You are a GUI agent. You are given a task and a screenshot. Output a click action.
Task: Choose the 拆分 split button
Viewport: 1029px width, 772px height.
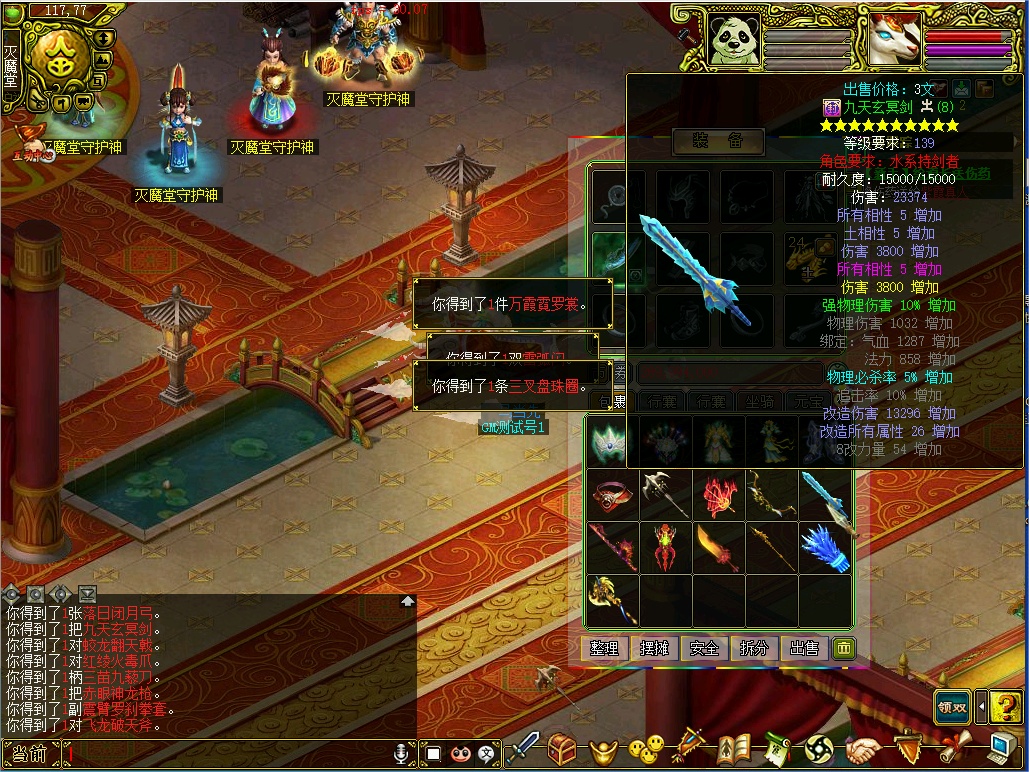pos(755,648)
